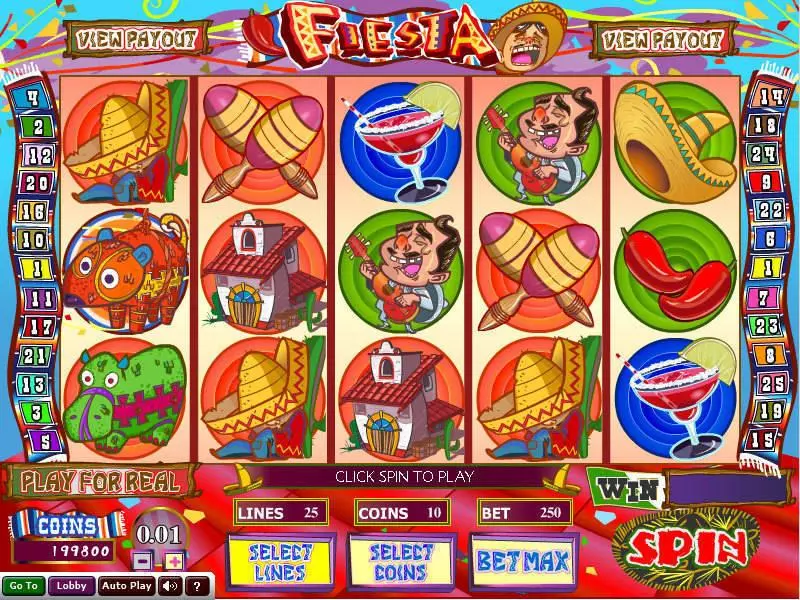This screenshot has width=800, height=600.
Task: Decrease coin value with minus button
Action: click(x=145, y=559)
